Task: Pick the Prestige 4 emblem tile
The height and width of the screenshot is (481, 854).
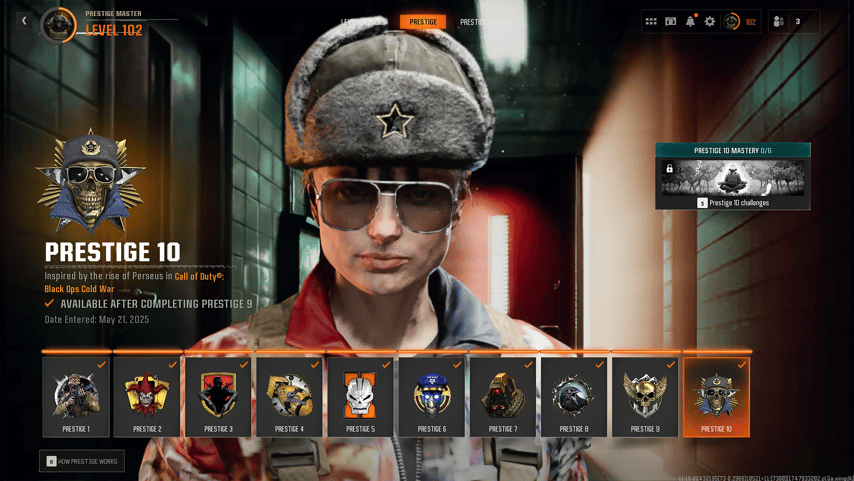Action: (x=289, y=397)
